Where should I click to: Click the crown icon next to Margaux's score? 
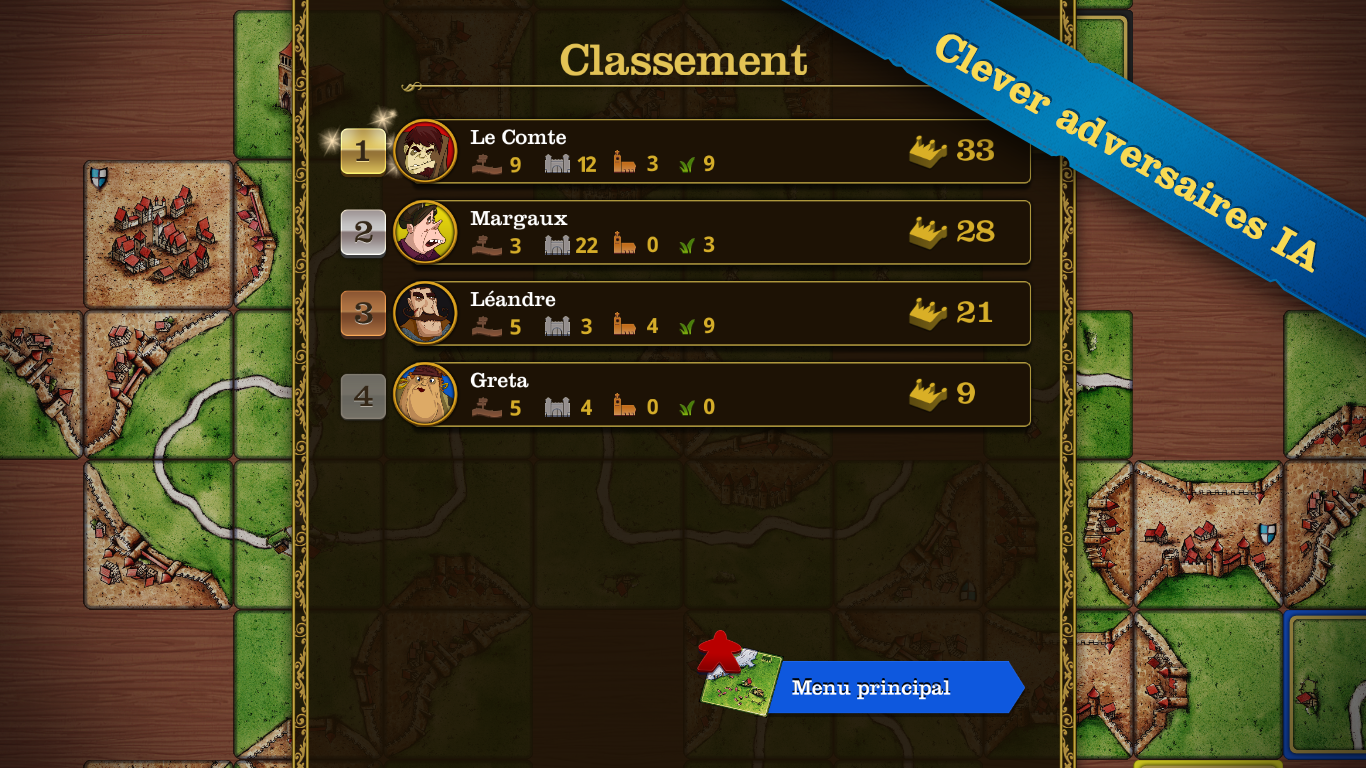tap(926, 232)
